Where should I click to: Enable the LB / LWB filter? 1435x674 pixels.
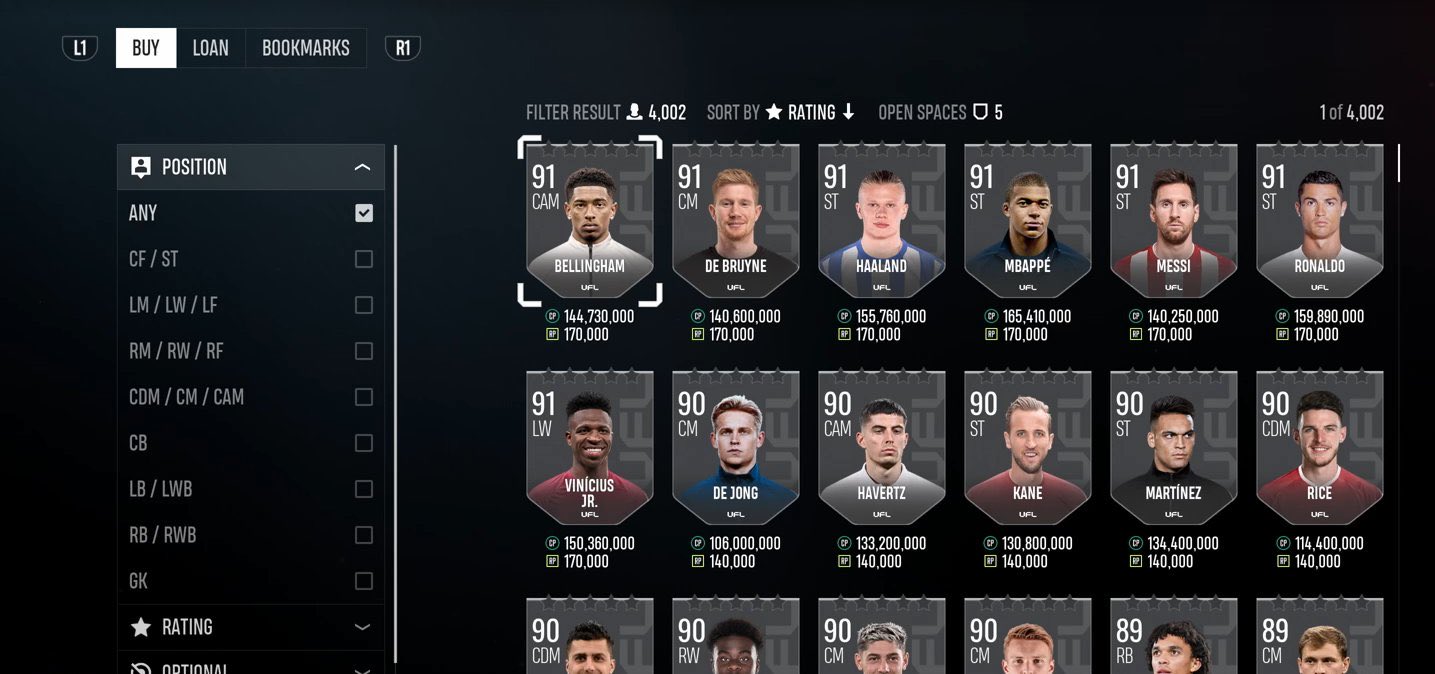364,489
